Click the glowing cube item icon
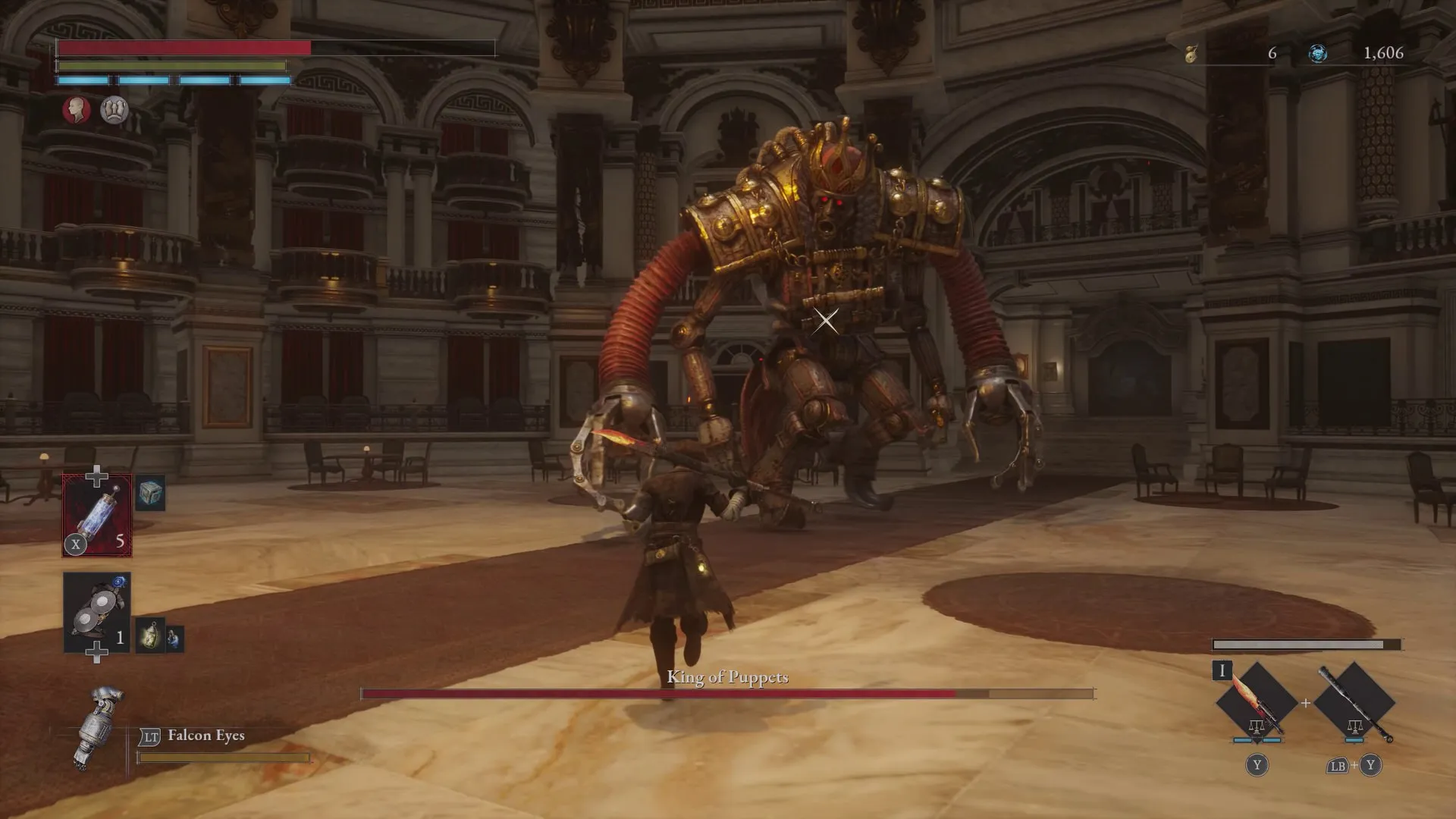Image resolution: width=1456 pixels, height=819 pixels. pyautogui.click(x=150, y=494)
